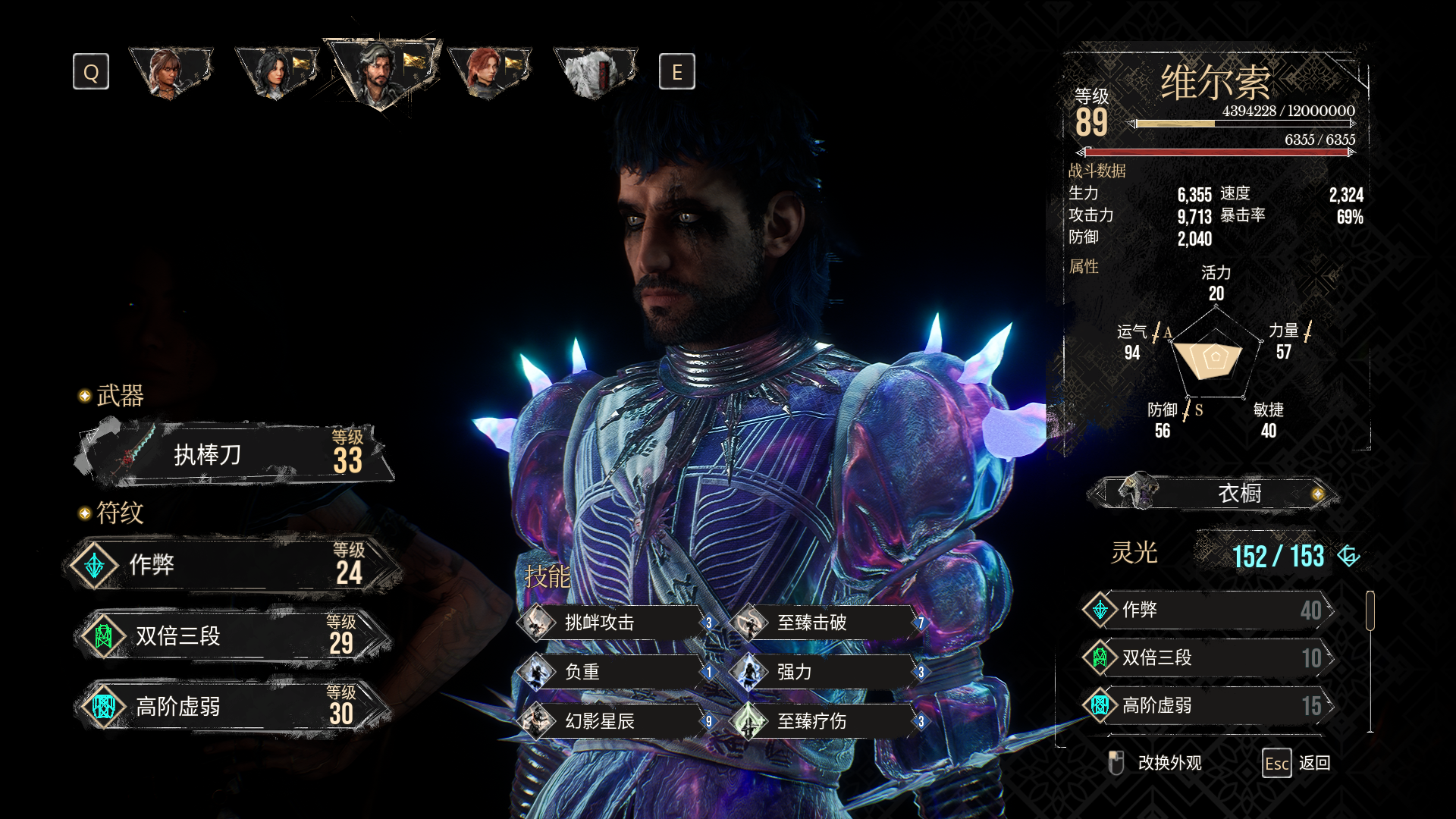Click the 灵光 list scrollbar
Viewport: 1456px width, 819px height.
[x=1370, y=611]
